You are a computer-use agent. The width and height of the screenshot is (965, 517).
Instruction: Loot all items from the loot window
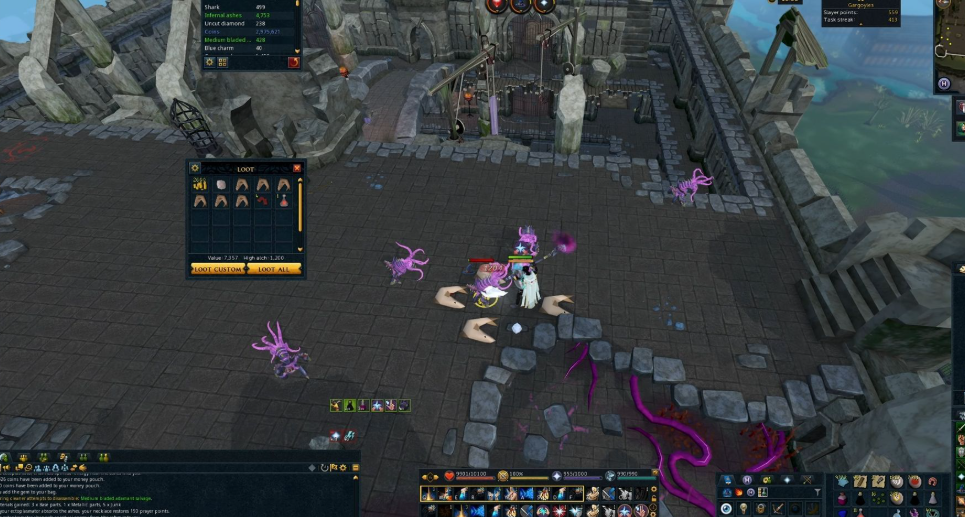point(274,269)
